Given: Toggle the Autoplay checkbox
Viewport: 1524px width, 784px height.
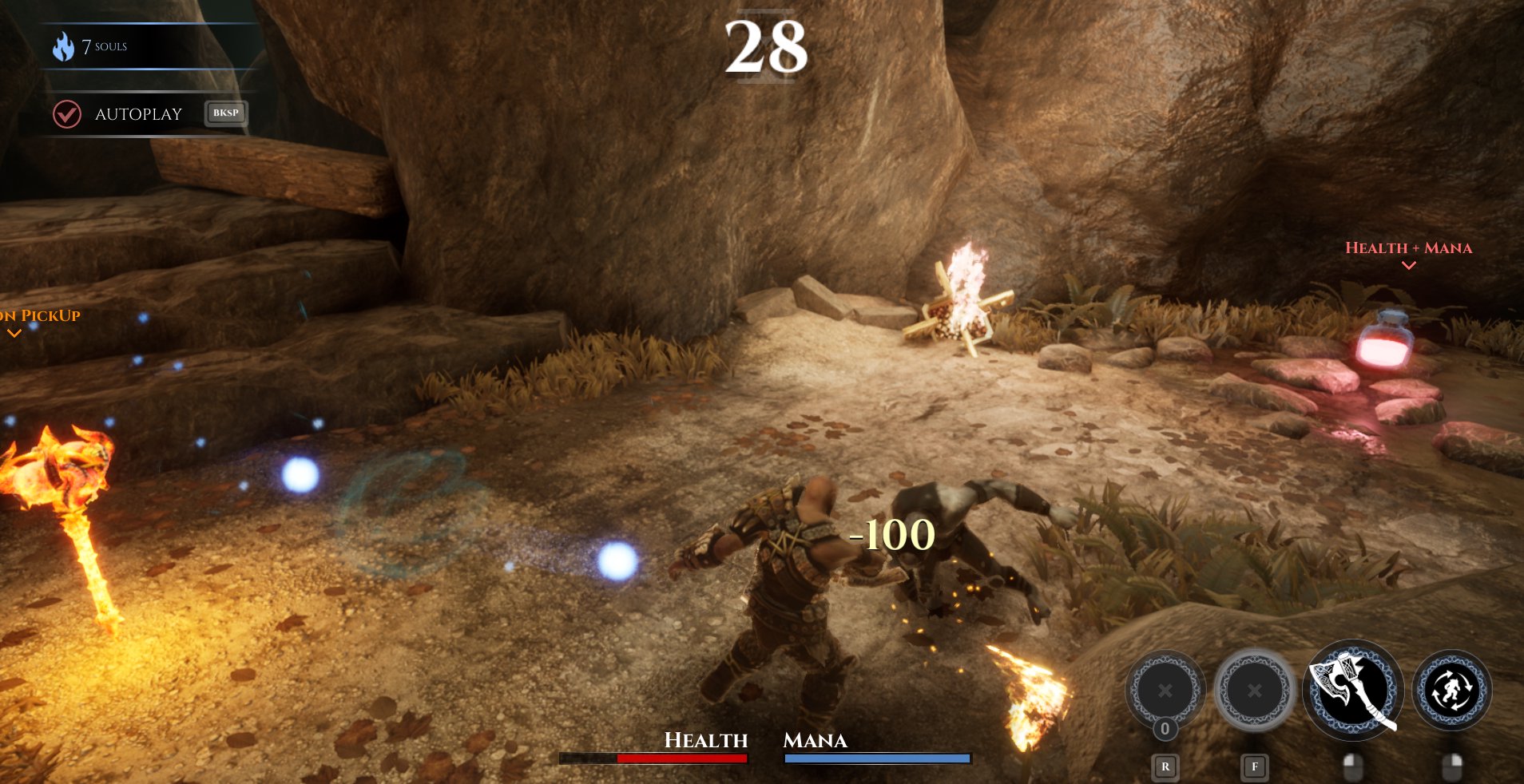Looking at the screenshot, I should tap(67, 114).
